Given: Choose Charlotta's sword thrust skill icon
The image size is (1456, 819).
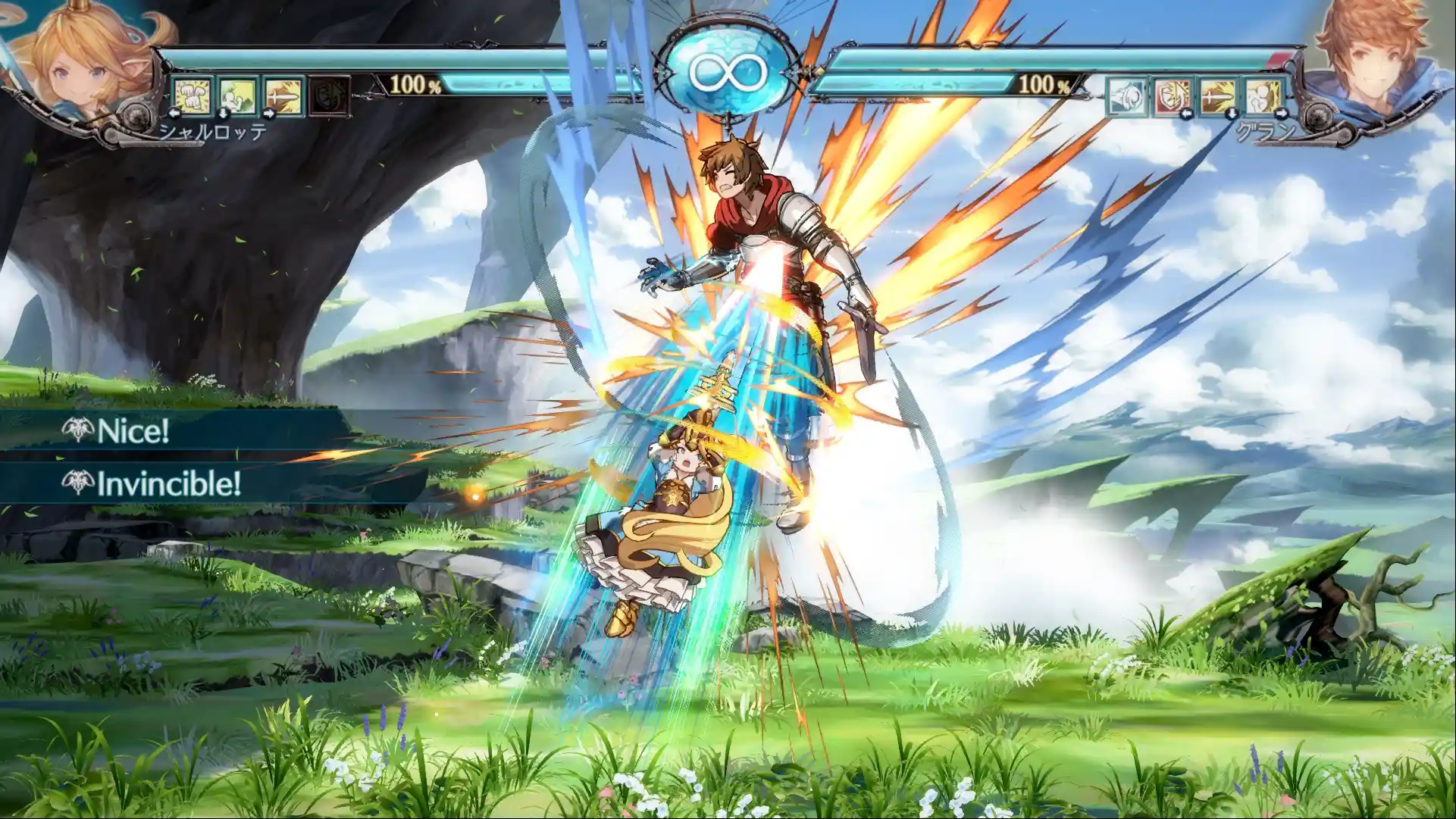Looking at the screenshot, I should click(x=283, y=96).
